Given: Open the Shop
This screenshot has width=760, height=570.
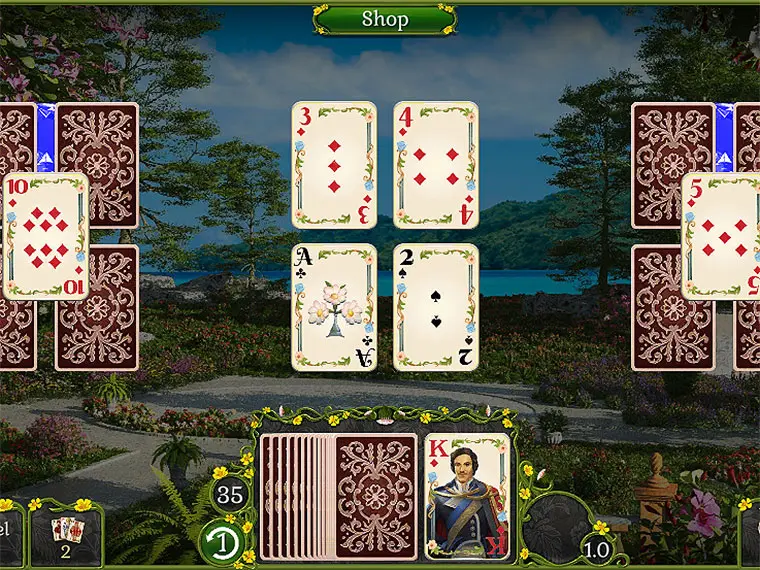Looking at the screenshot, I should point(384,18).
